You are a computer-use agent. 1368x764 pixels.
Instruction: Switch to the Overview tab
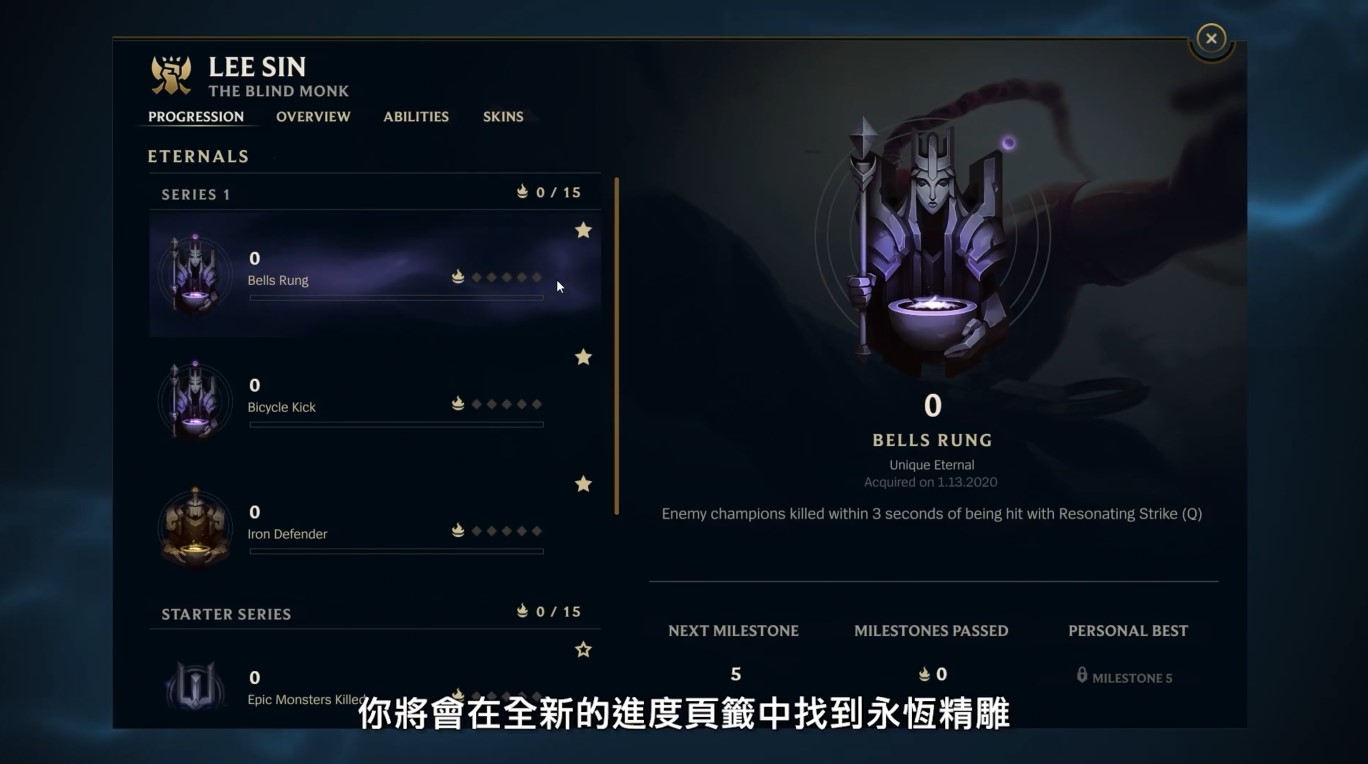point(313,116)
